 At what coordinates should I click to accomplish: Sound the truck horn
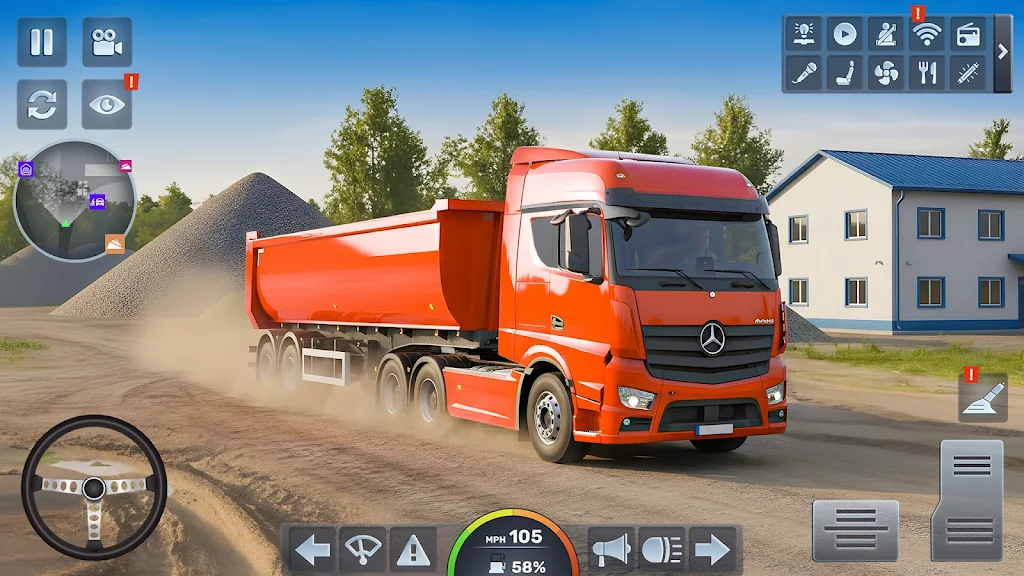click(611, 549)
